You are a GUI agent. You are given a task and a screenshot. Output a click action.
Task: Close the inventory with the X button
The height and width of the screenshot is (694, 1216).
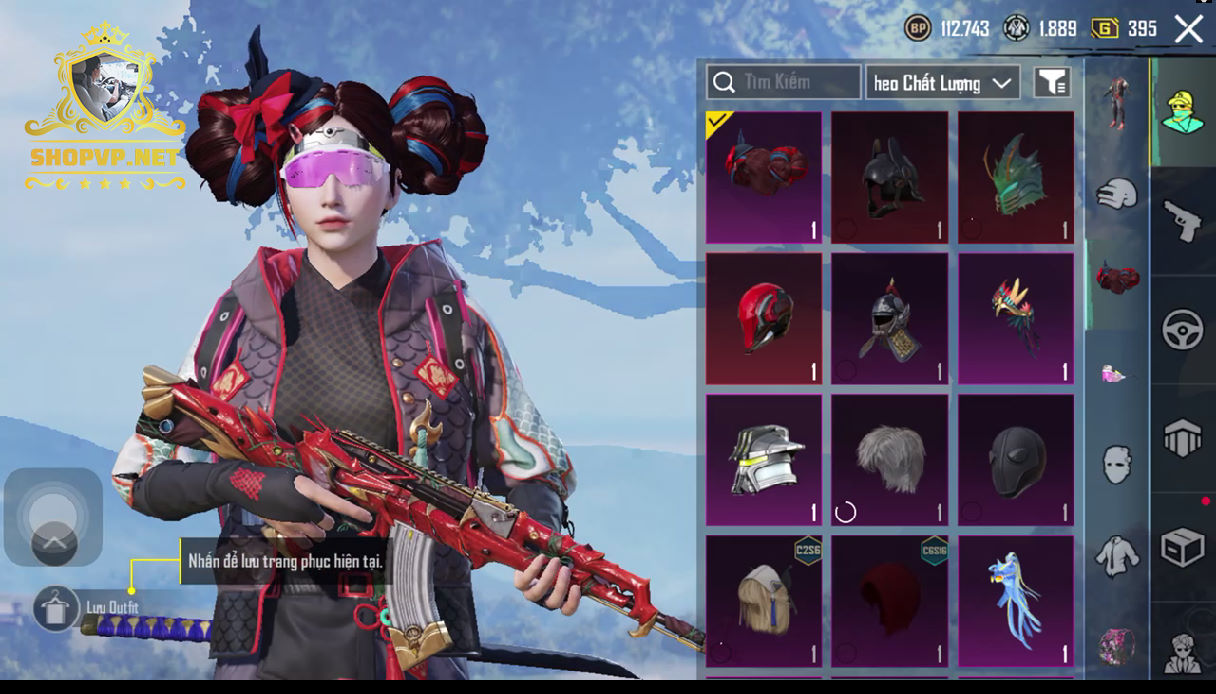tap(1188, 29)
